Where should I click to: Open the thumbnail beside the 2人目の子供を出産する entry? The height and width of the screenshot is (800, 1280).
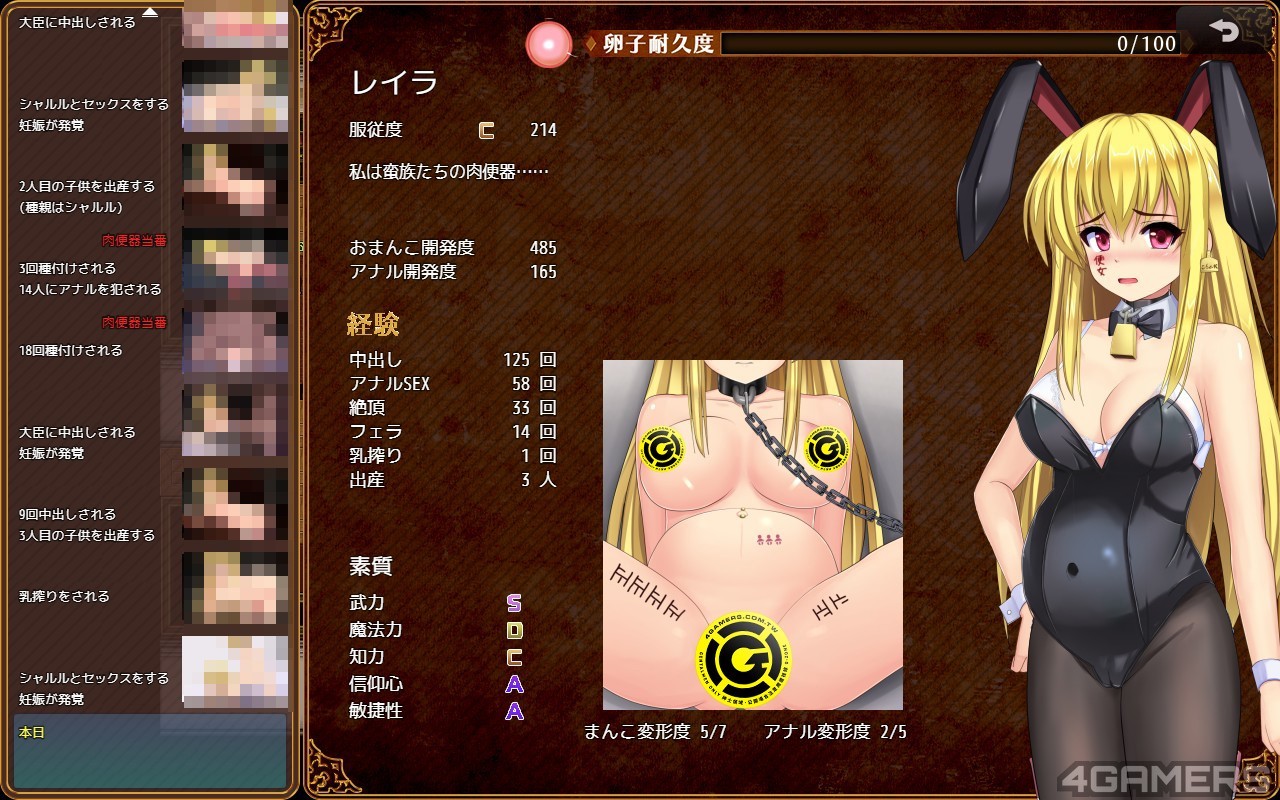coord(235,182)
